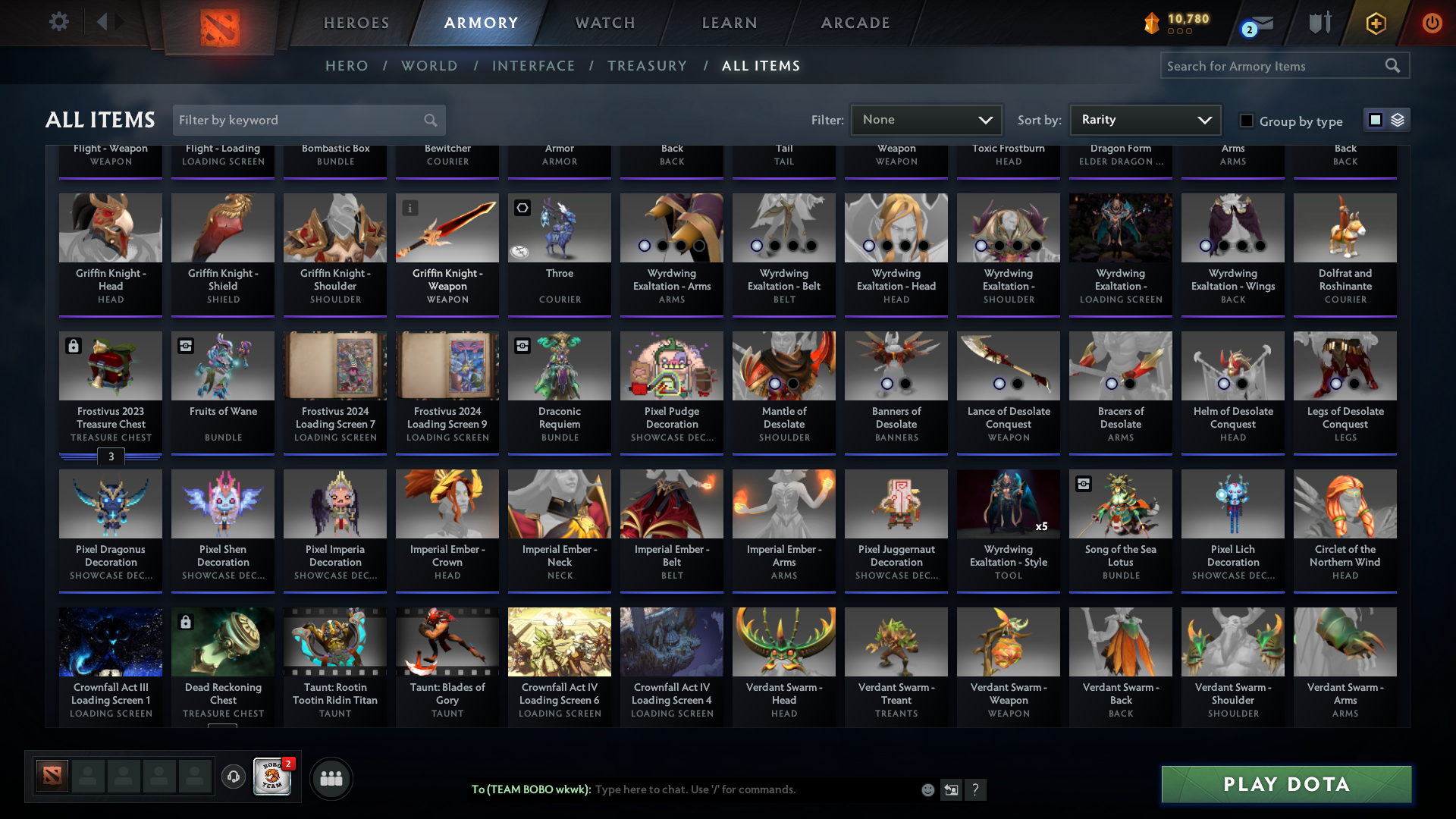Screen dimensions: 1456x819
Task: Click the power button to exit
Action: click(1432, 23)
